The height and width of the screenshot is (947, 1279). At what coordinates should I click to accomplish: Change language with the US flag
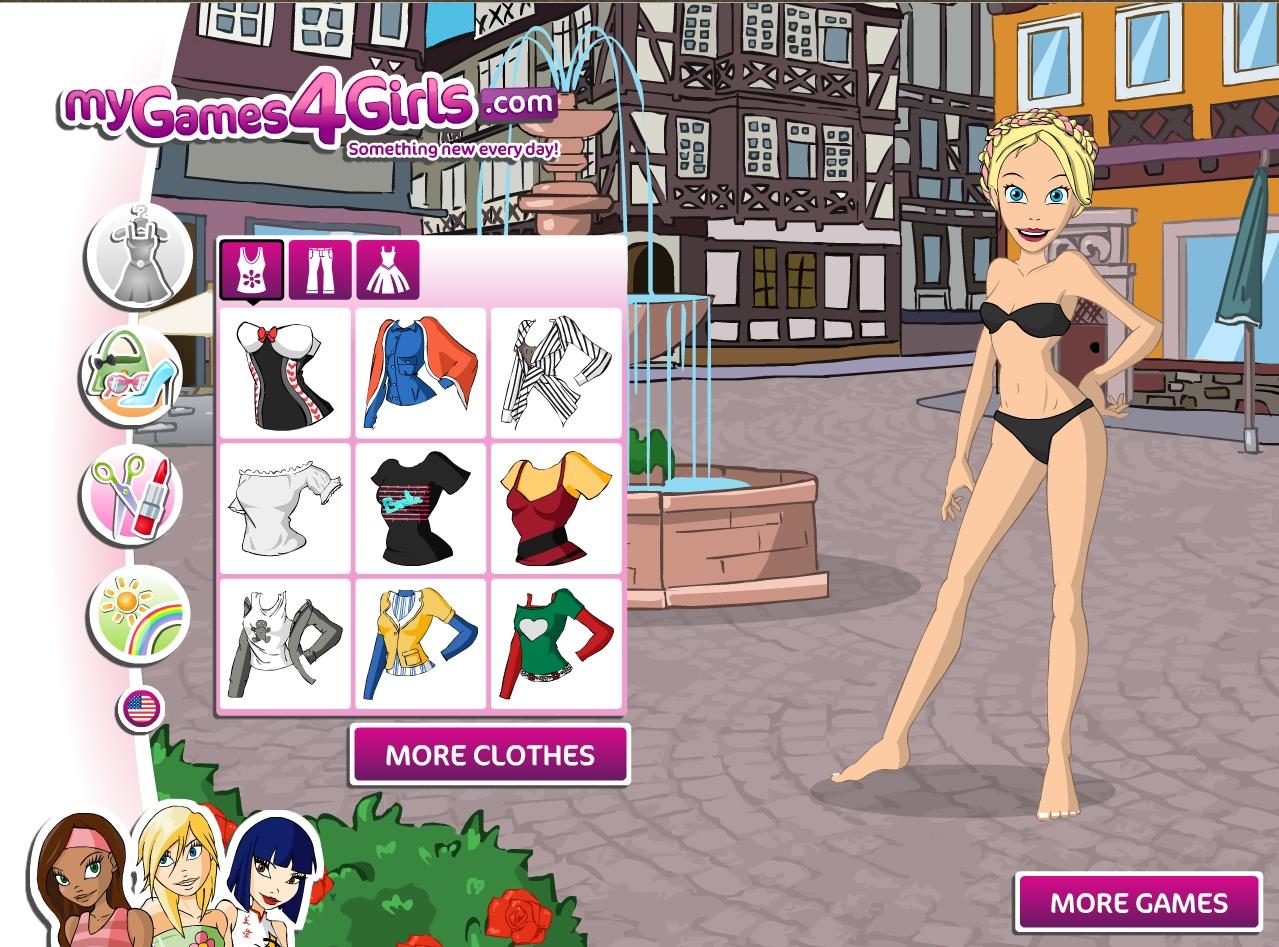[x=142, y=709]
